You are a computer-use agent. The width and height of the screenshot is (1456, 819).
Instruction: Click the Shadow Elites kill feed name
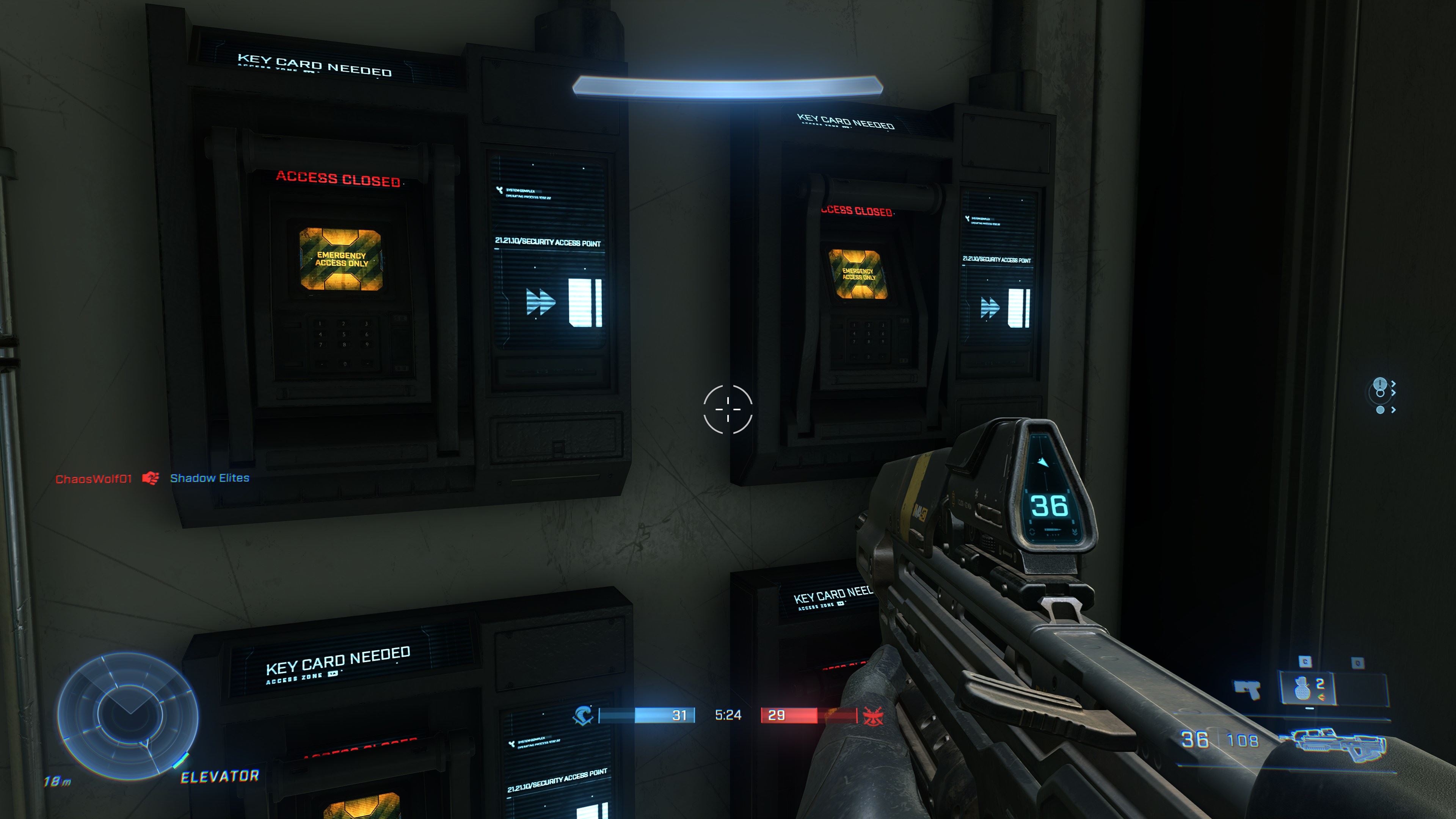tap(210, 478)
